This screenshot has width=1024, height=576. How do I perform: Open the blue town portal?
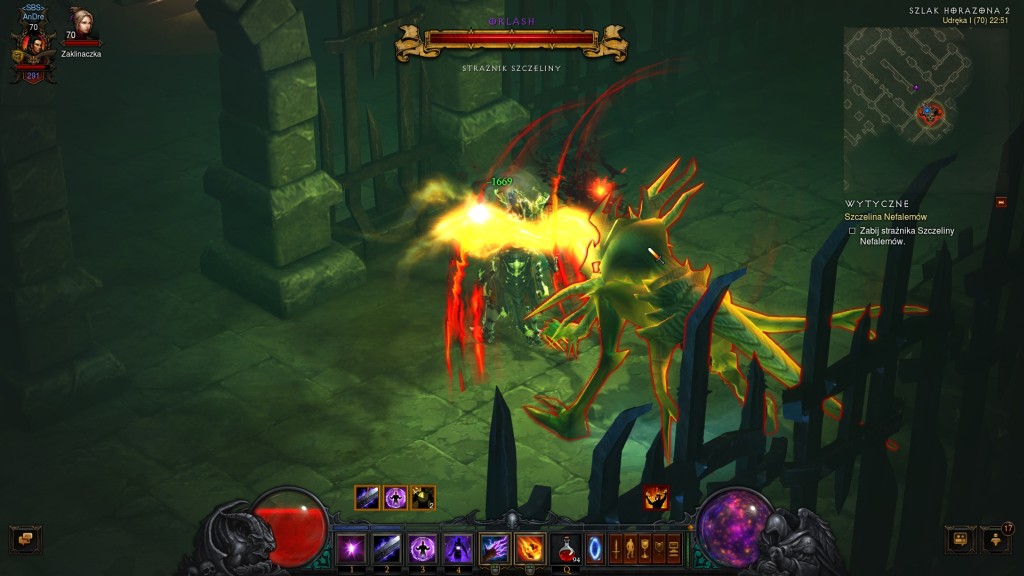595,548
